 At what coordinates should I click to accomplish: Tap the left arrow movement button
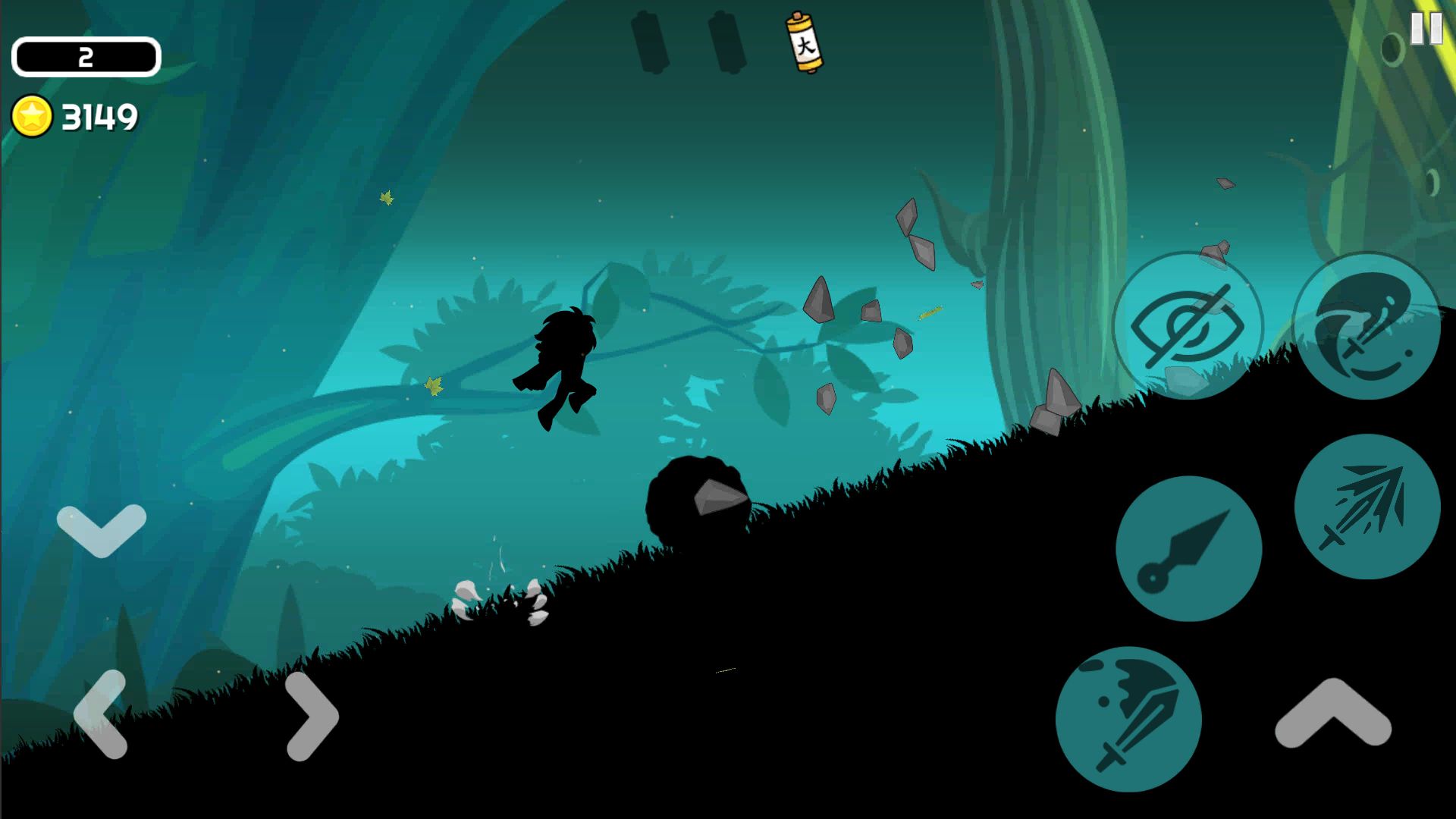[x=101, y=714]
